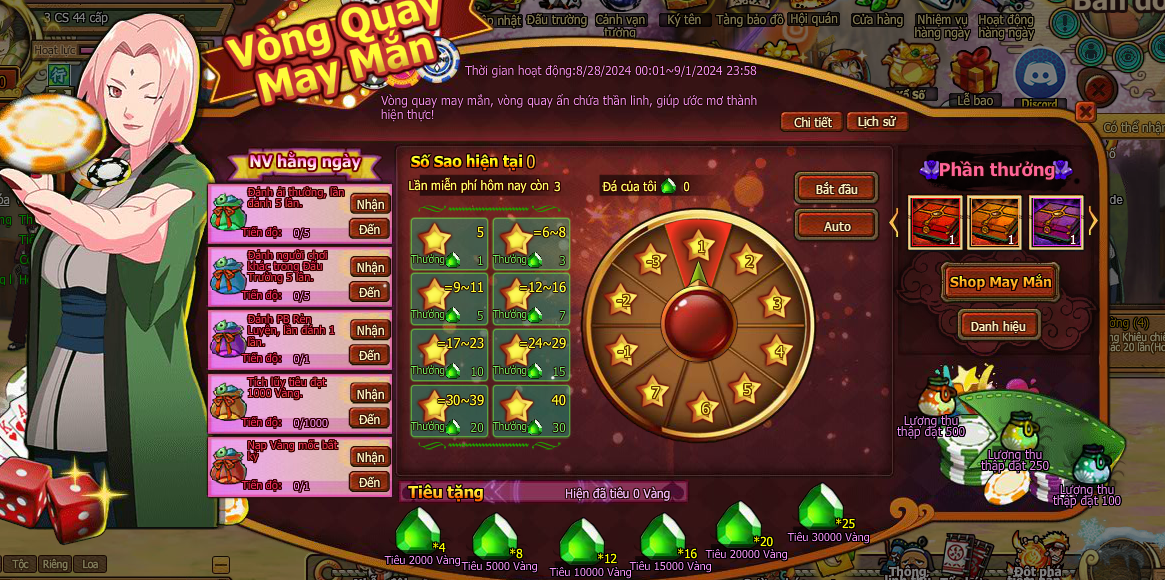
Task: Claim Nhận for the Nạp Vàng task
Action: coord(370,457)
